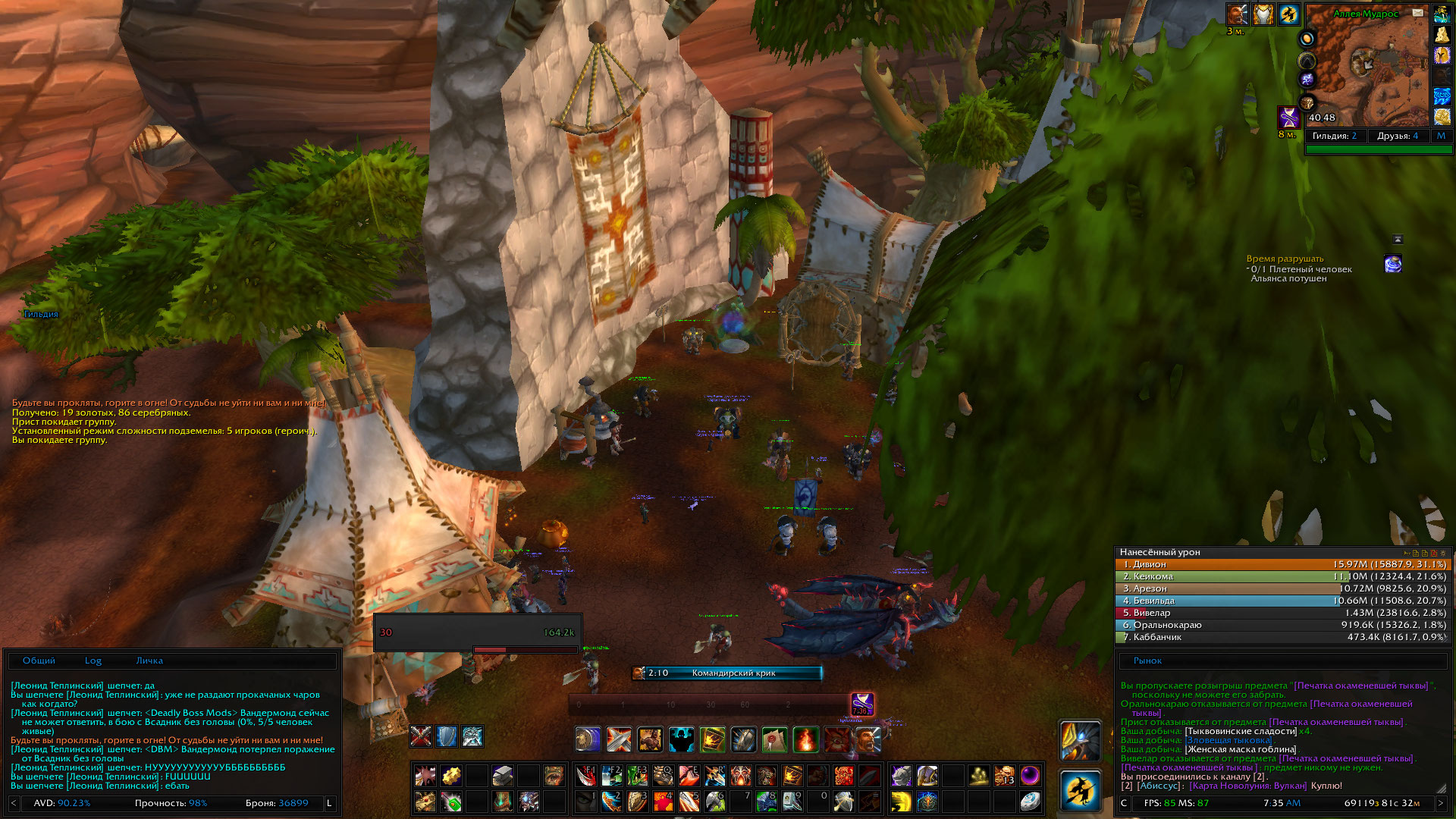The width and height of the screenshot is (1456, 819).
Task: Use the witch on broom mount button
Action: (x=1080, y=790)
